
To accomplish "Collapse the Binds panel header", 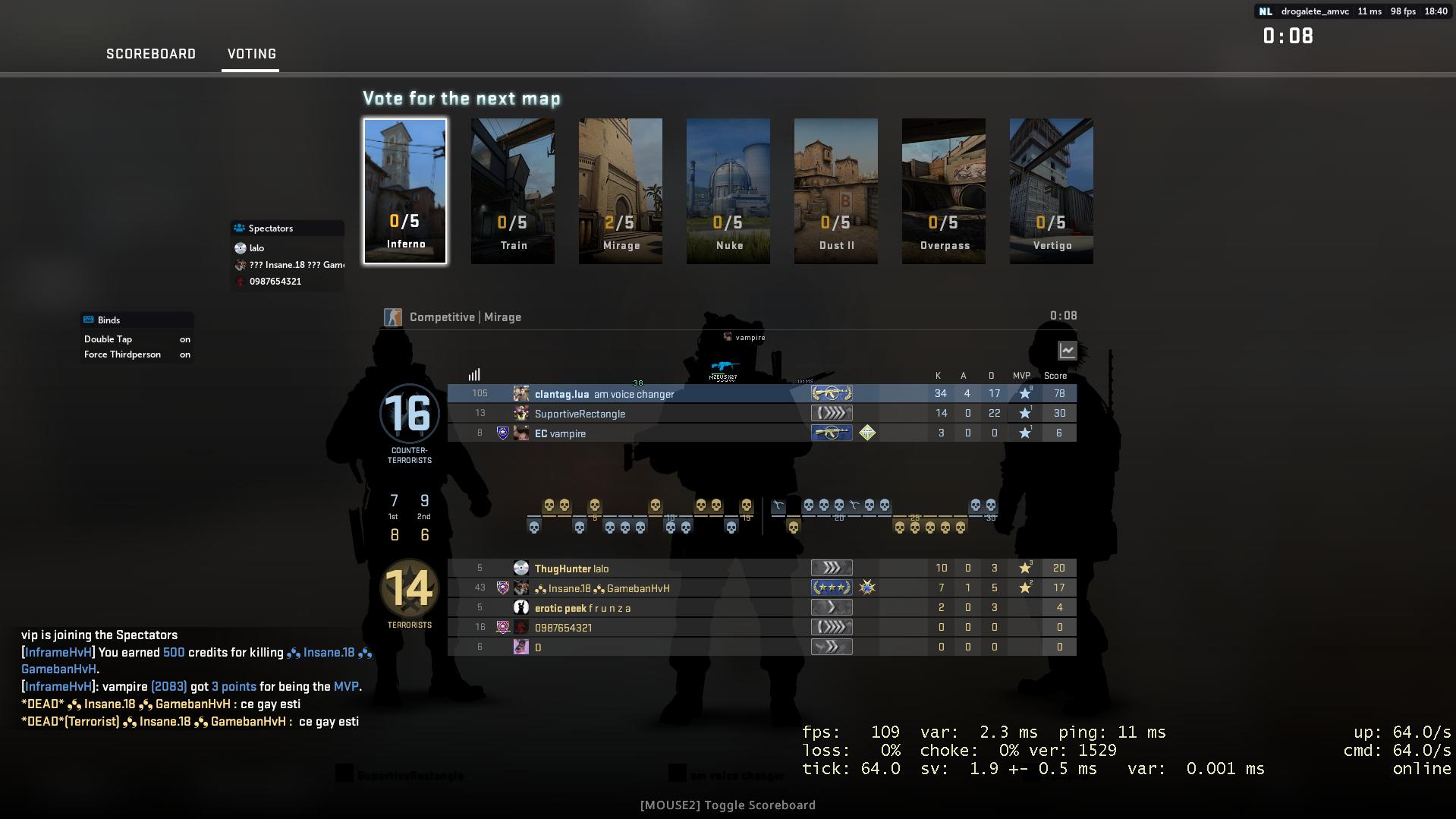I will 137,320.
